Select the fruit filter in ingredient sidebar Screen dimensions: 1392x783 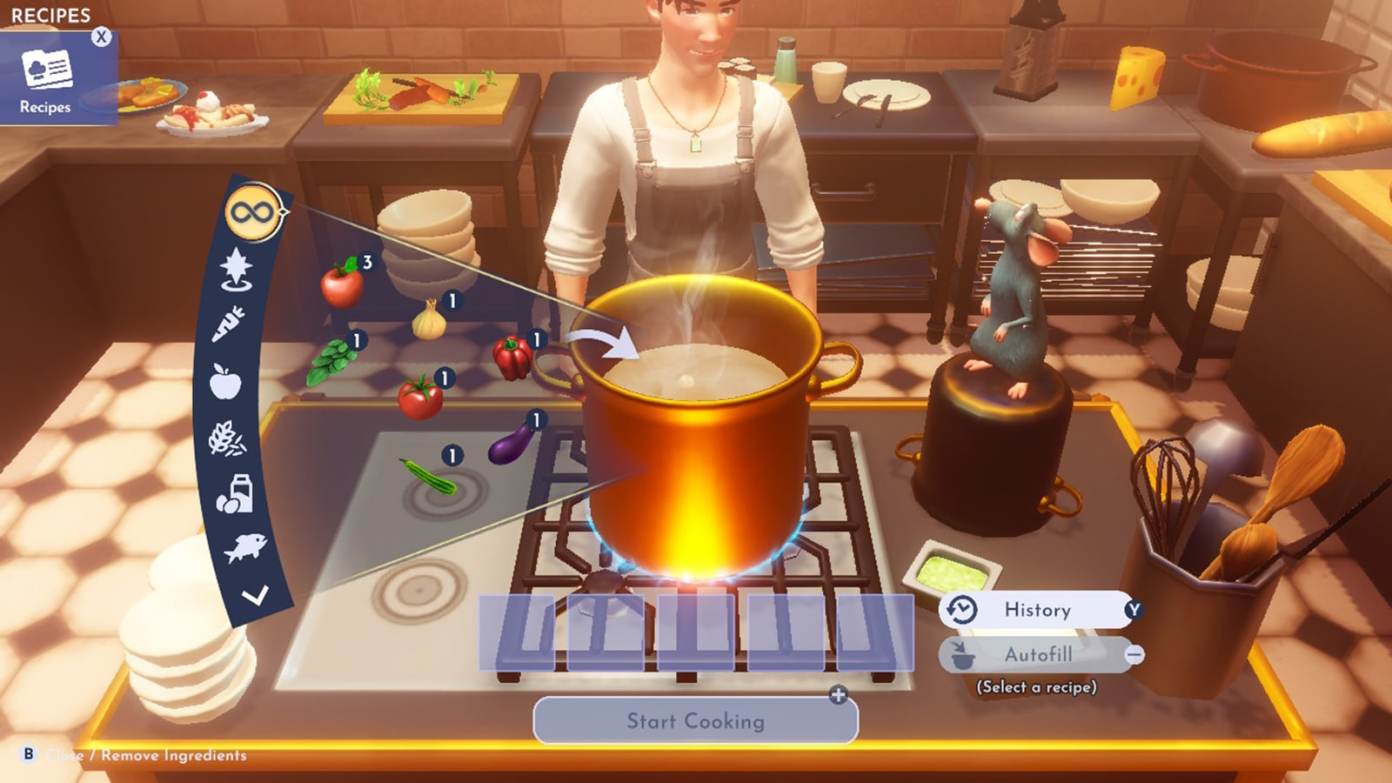pyautogui.click(x=226, y=380)
